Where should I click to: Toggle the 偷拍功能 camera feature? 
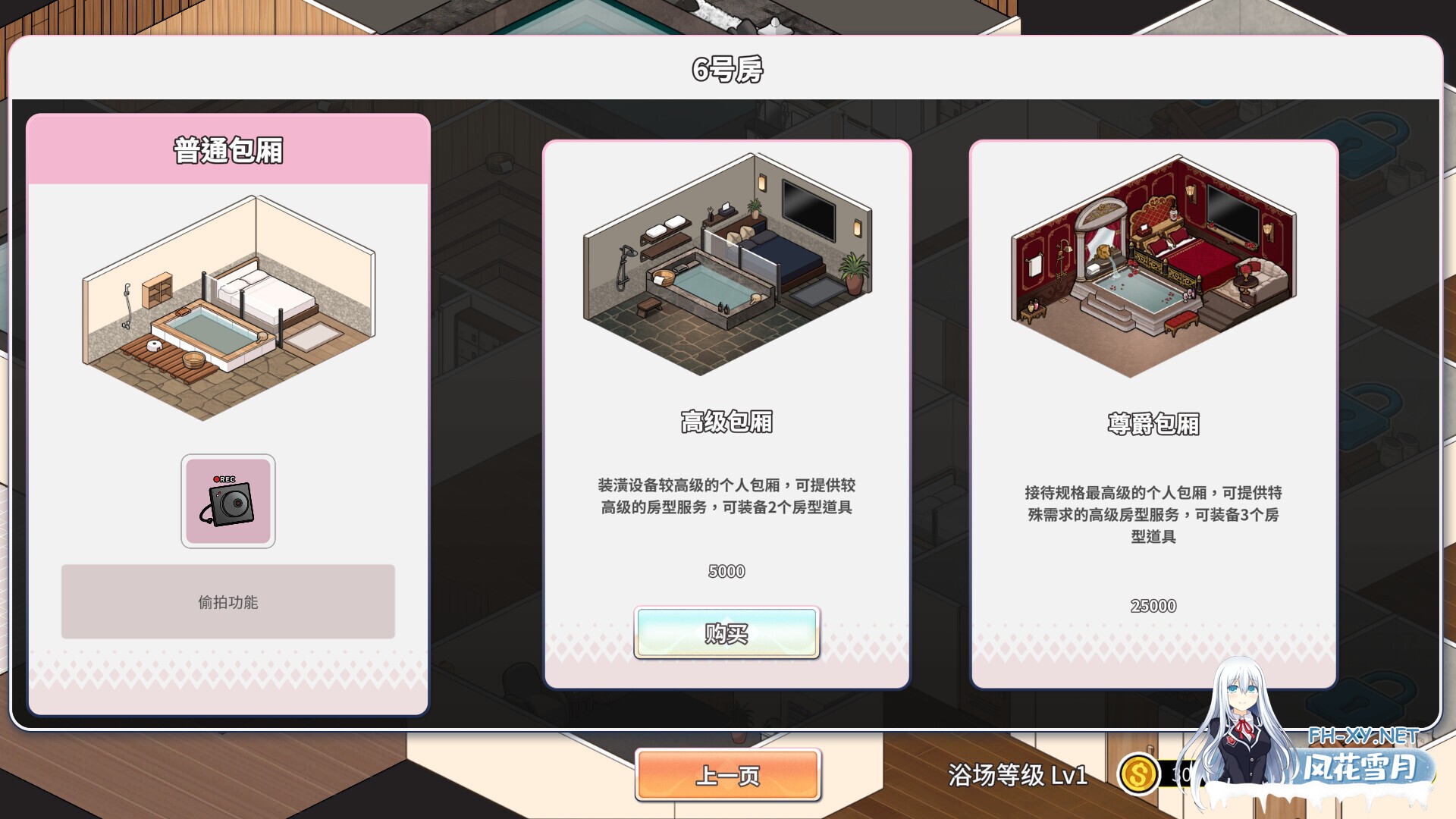227,603
